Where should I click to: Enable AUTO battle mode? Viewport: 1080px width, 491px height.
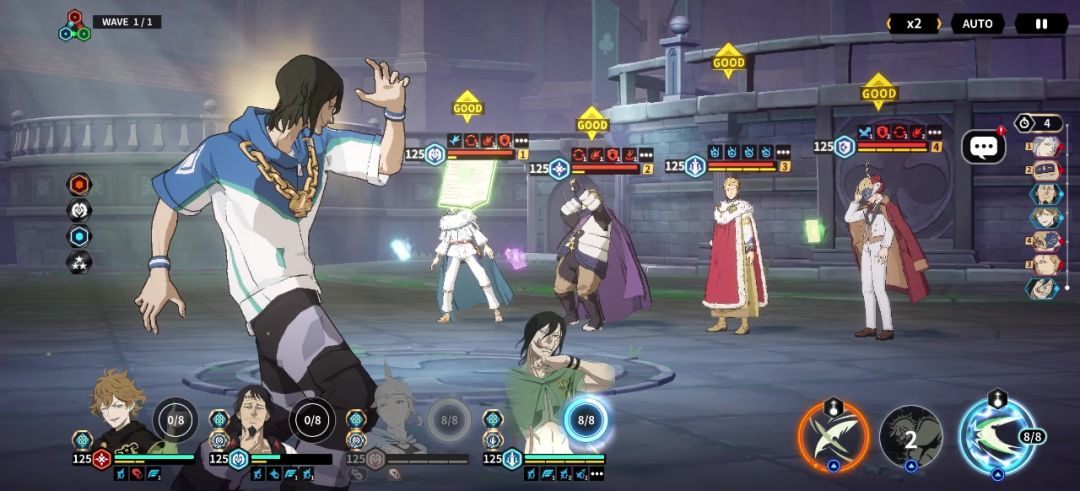[977, 23]
